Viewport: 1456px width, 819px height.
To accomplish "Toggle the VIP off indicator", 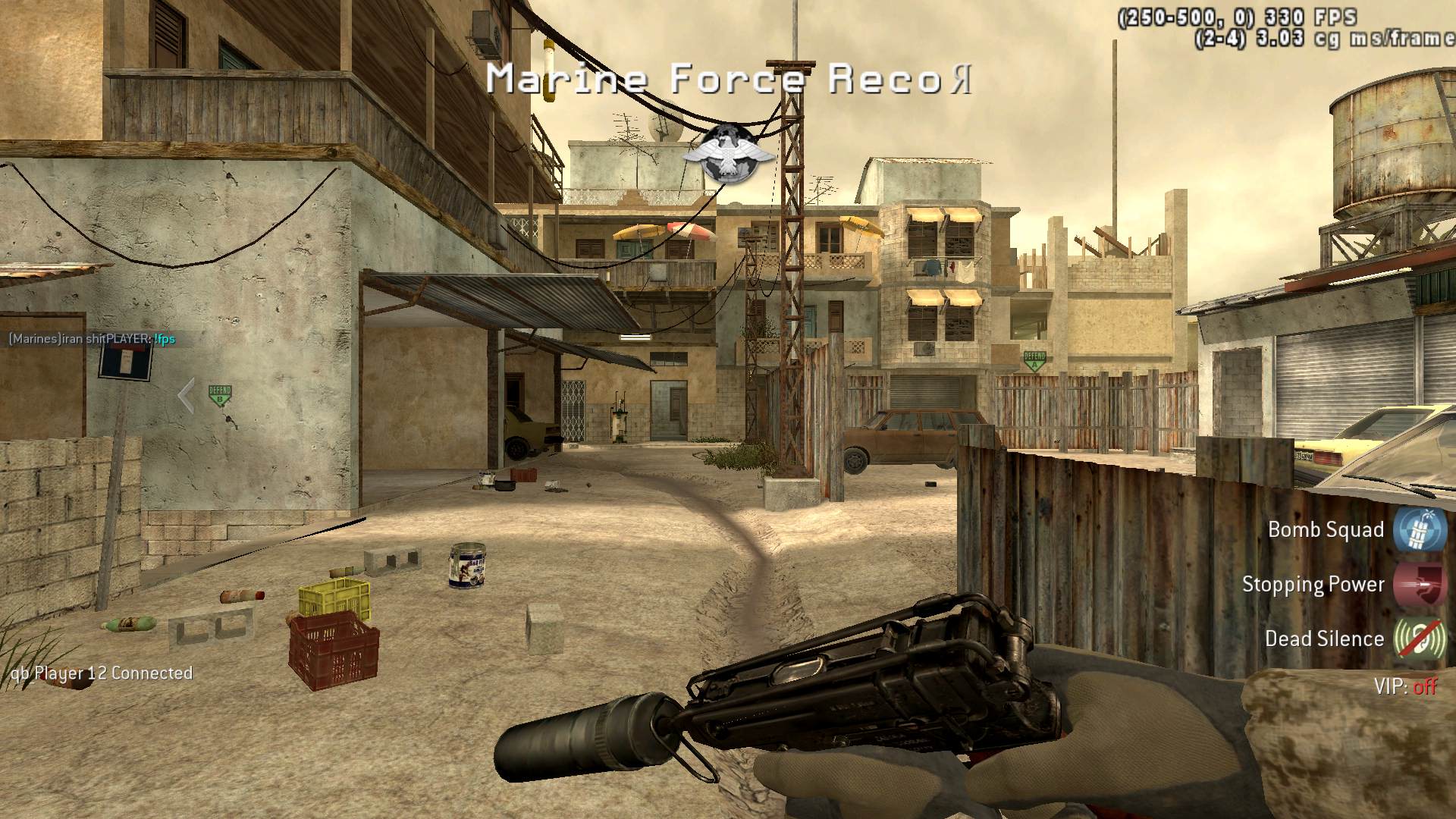I will 1405,687.
